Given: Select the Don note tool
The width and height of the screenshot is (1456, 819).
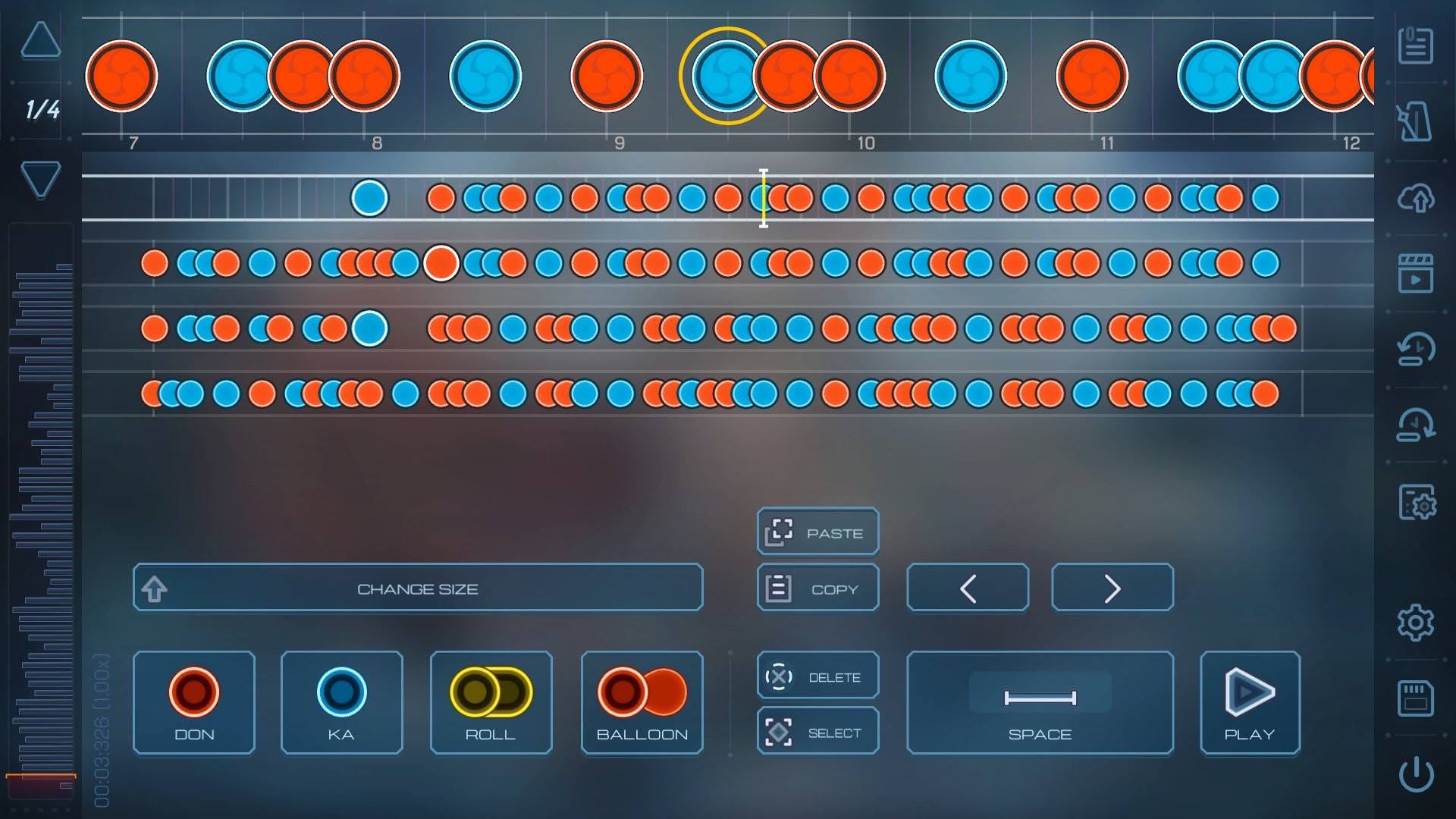Looking at the screenshot, I should click(x=193, y=703).
